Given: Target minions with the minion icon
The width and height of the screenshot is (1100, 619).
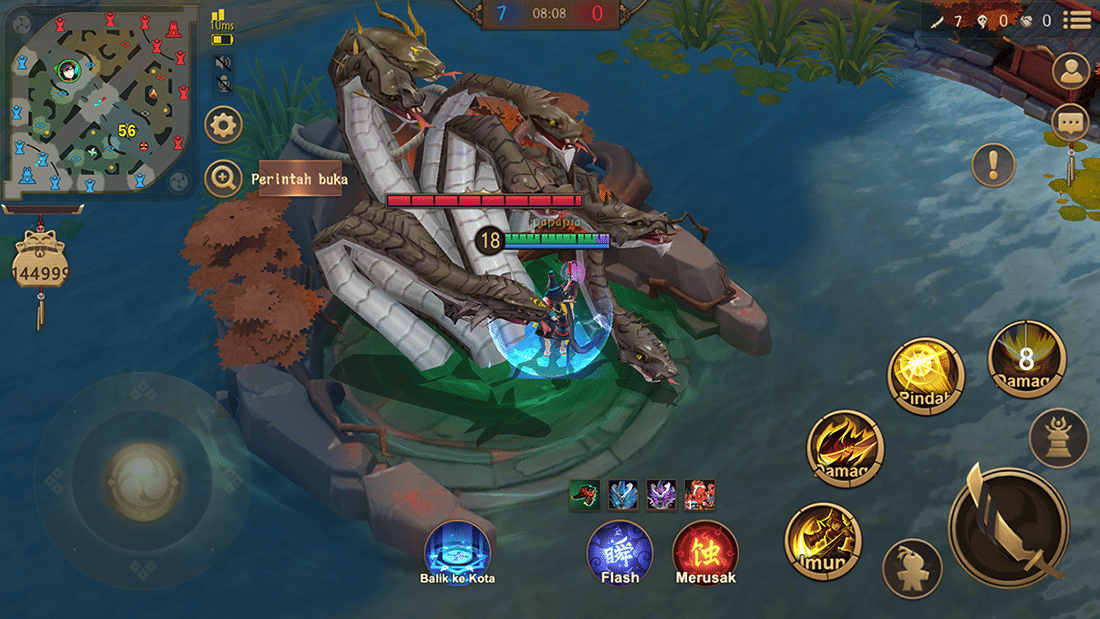Looking at the screenshot, I should 912,569.
